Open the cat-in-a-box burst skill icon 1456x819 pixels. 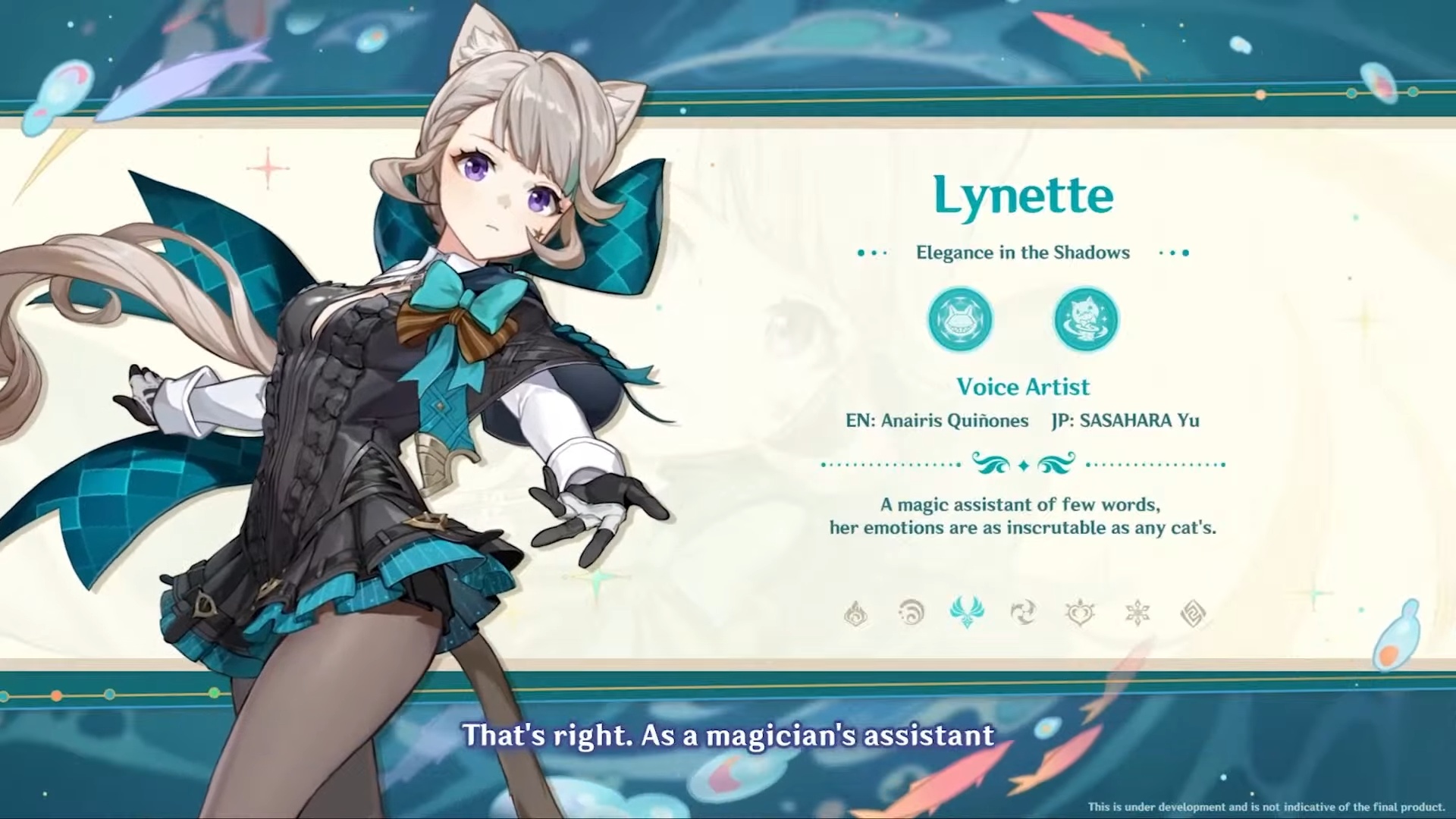click(1086, 319)
